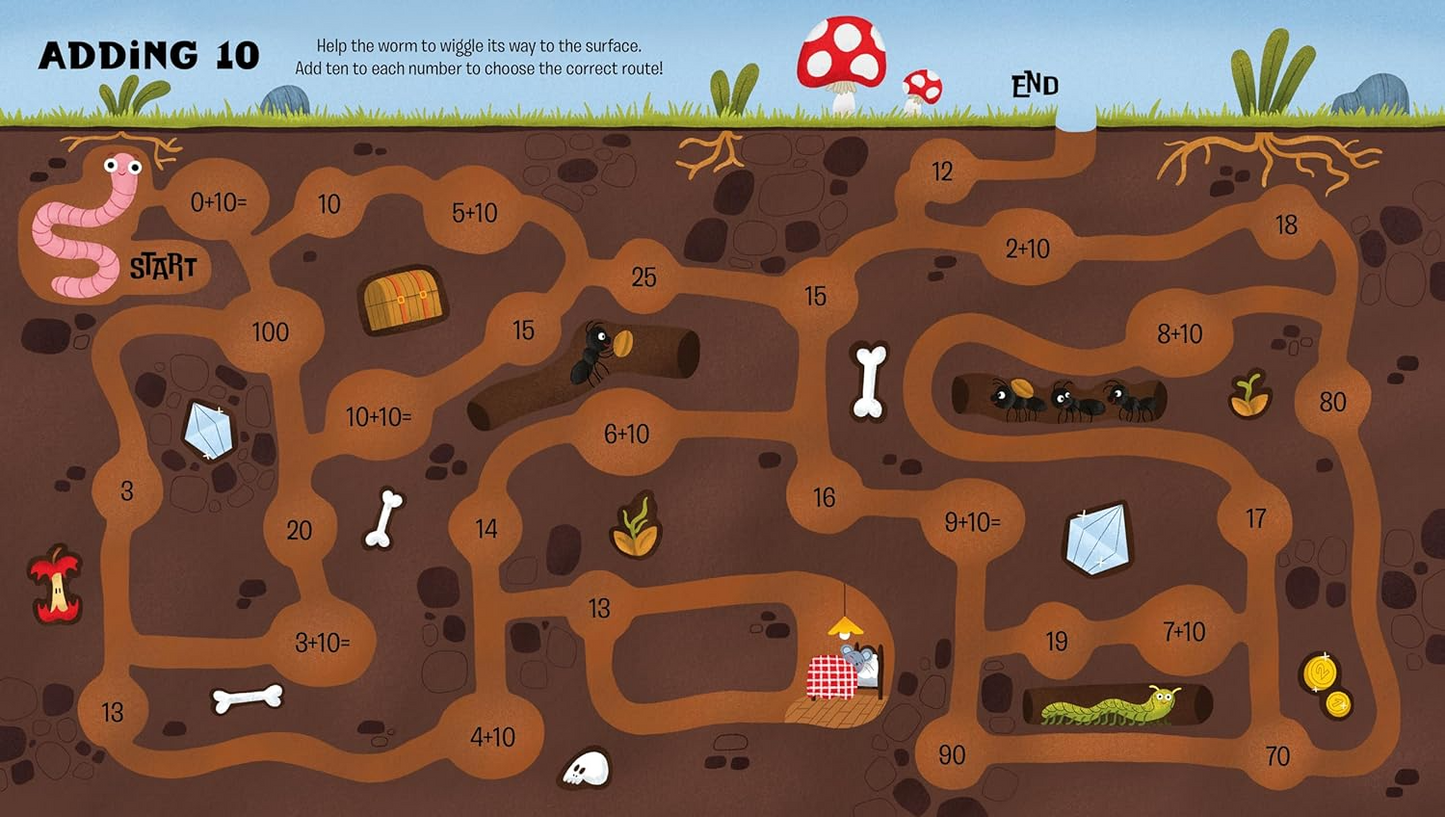
Task: Pick the 5+10 sum bubble
Action: [x=474, y=213]
